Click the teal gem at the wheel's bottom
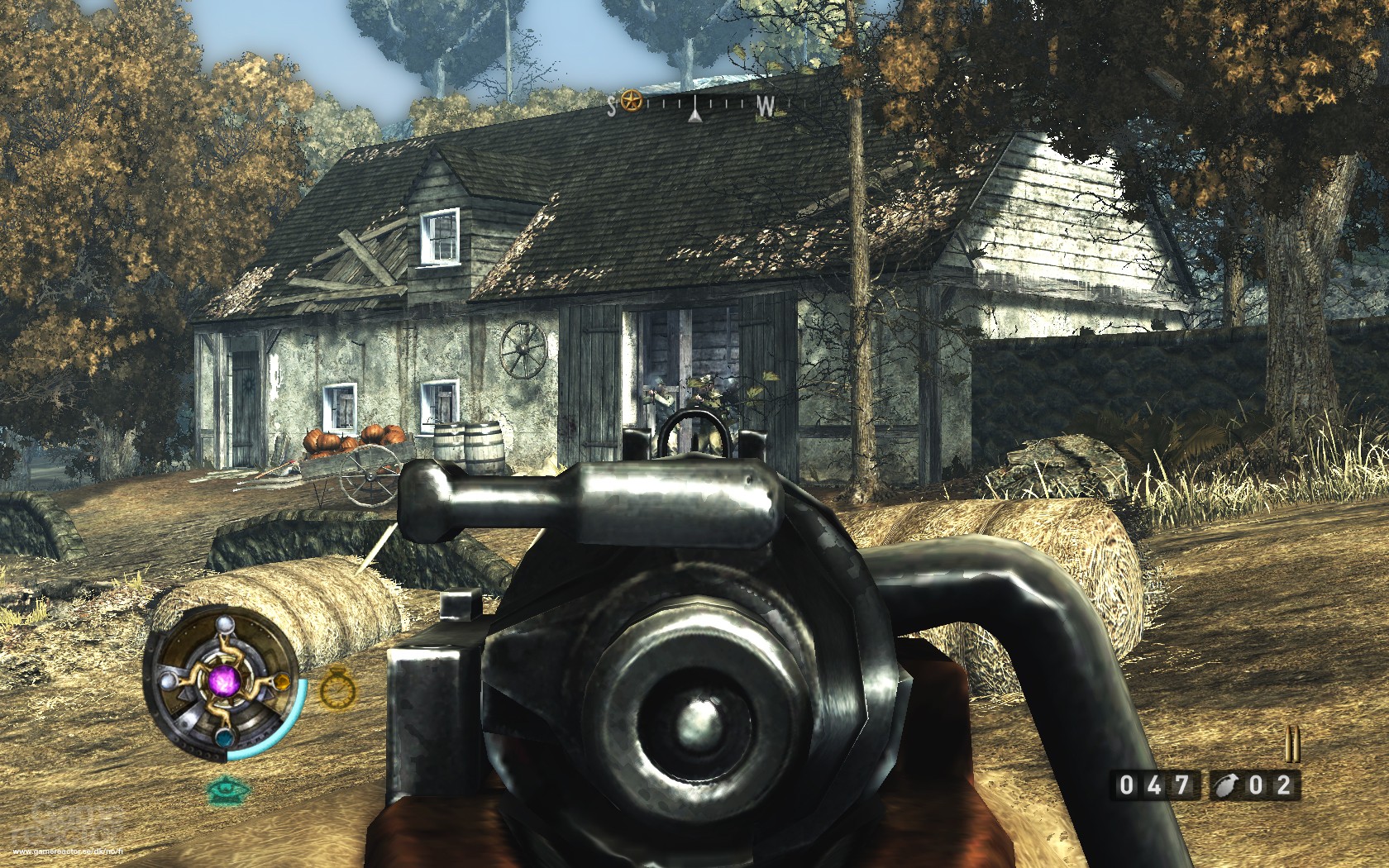1389x868 pixels. click(226, 737)
